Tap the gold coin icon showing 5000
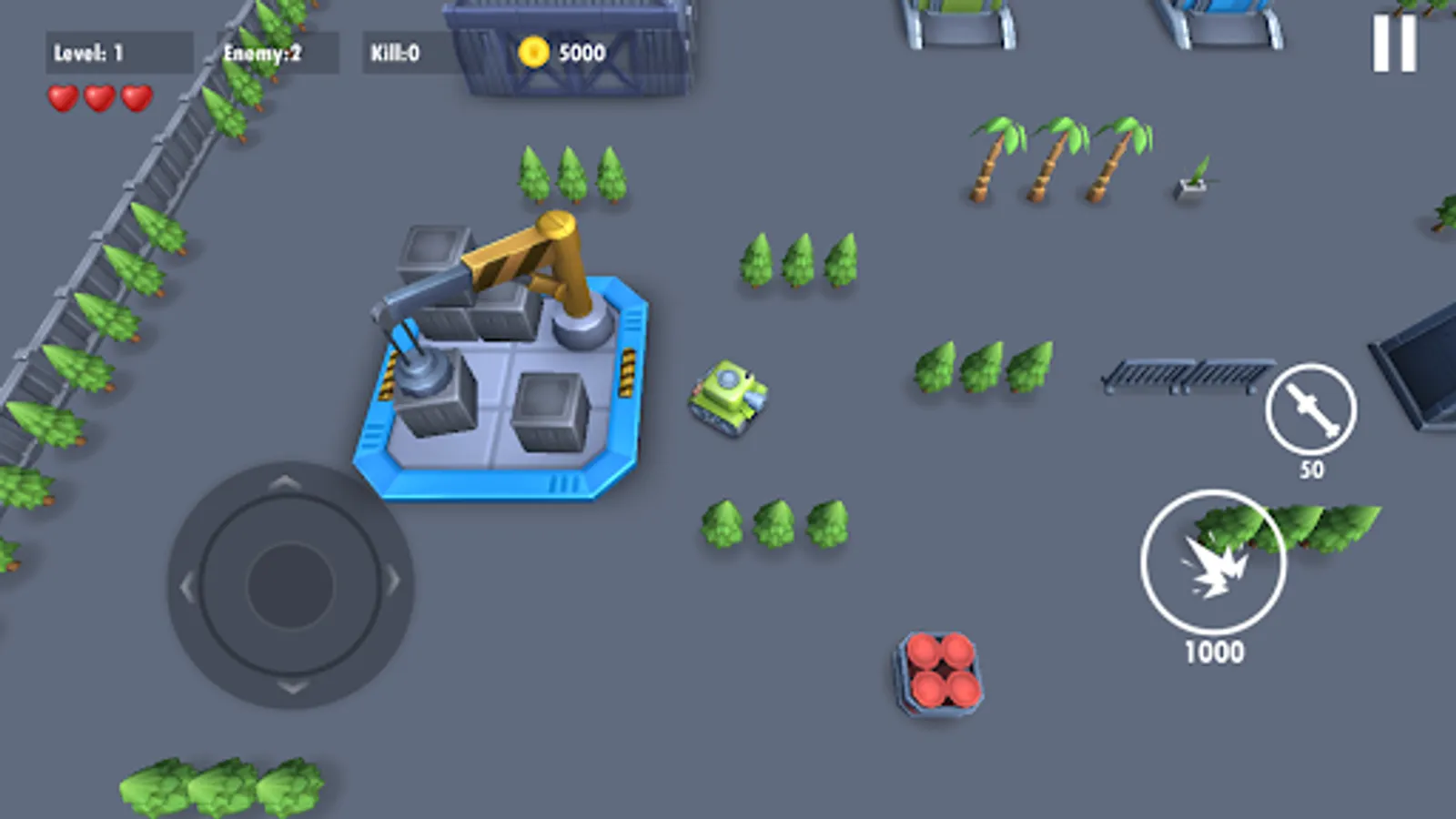Viewport: 1456px width, 819px height. pyautogui.click(x=532, y=52)
